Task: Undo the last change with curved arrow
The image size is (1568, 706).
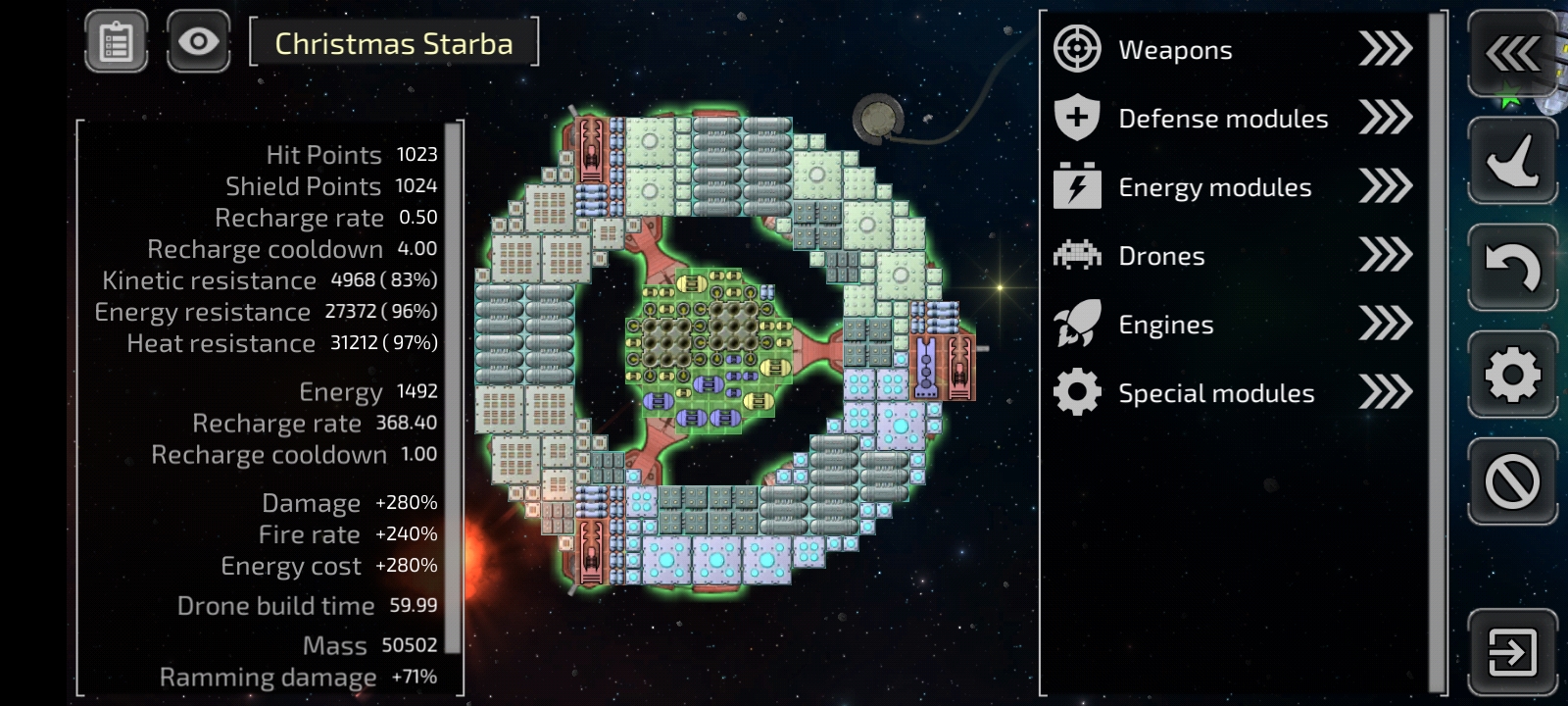Action: pyautogui.click(x=1512, y=267)
